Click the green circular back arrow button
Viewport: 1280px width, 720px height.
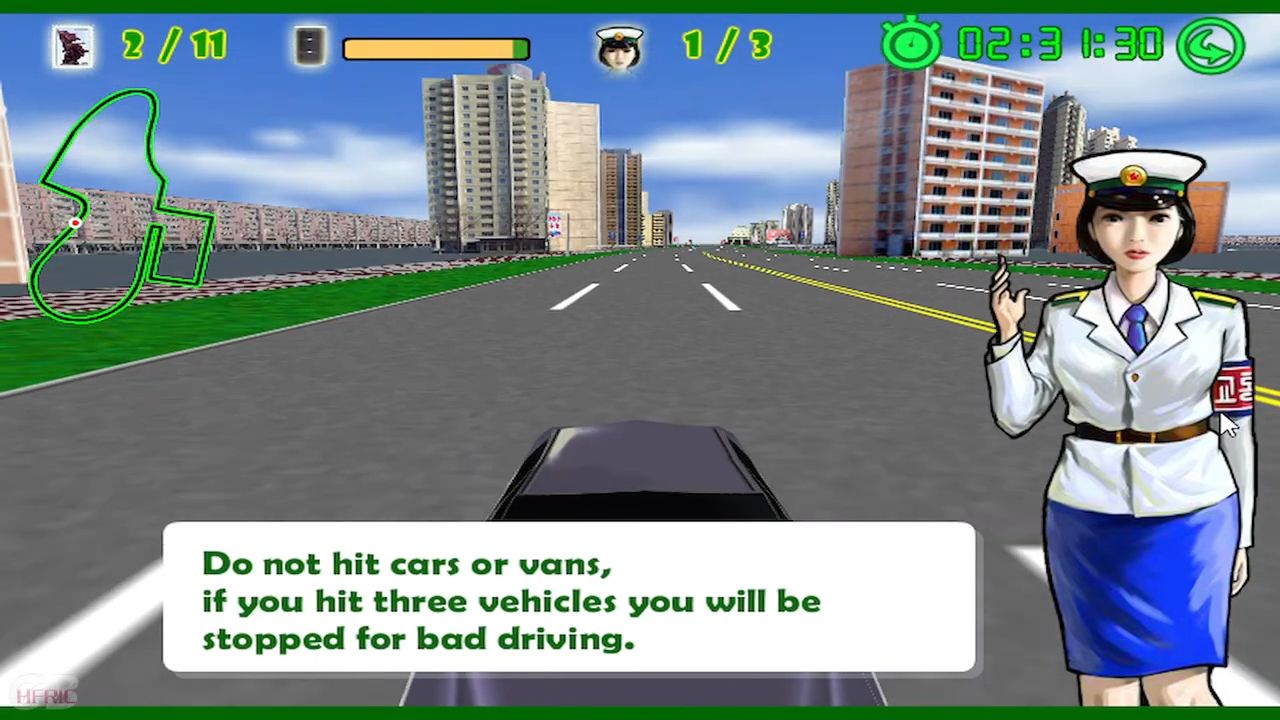point(1210,45)
